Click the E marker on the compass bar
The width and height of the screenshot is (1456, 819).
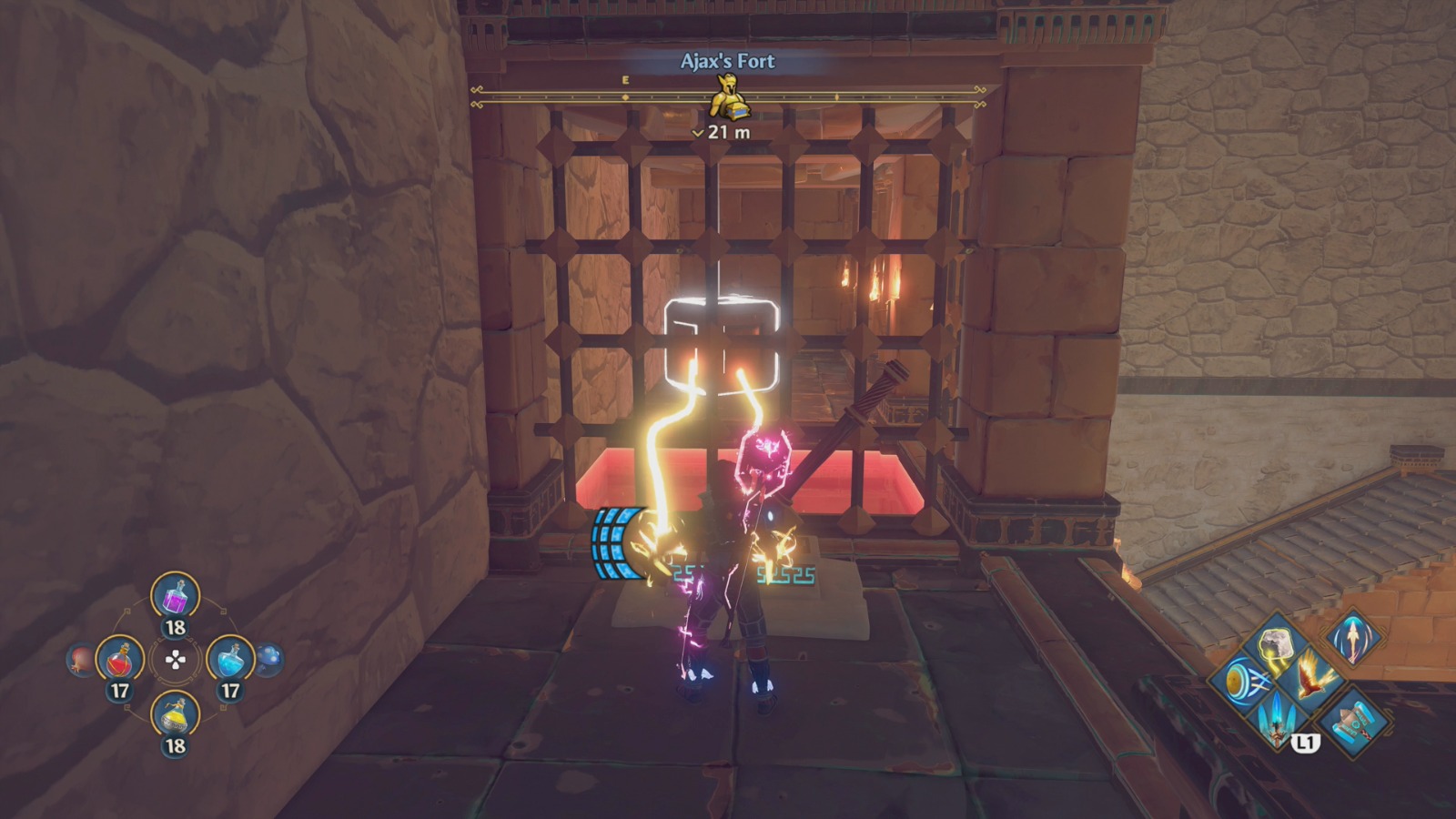tap(624, 80)
